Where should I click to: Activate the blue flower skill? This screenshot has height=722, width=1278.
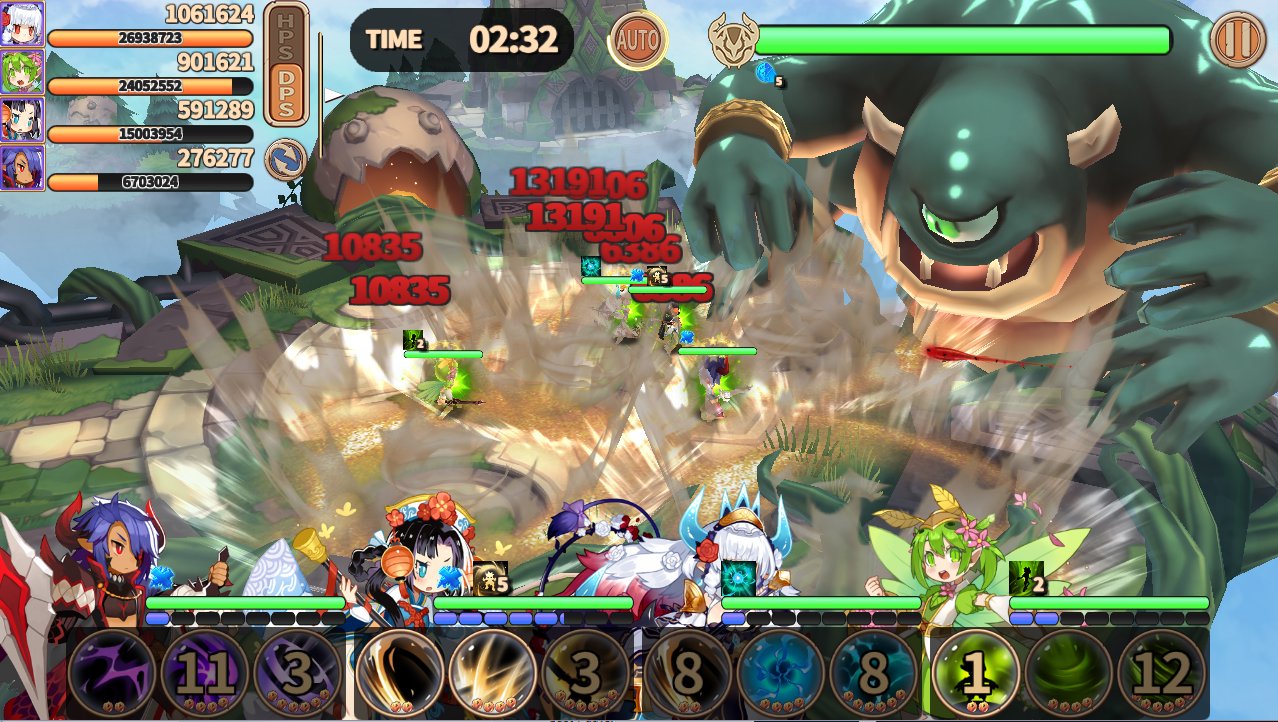781,674
